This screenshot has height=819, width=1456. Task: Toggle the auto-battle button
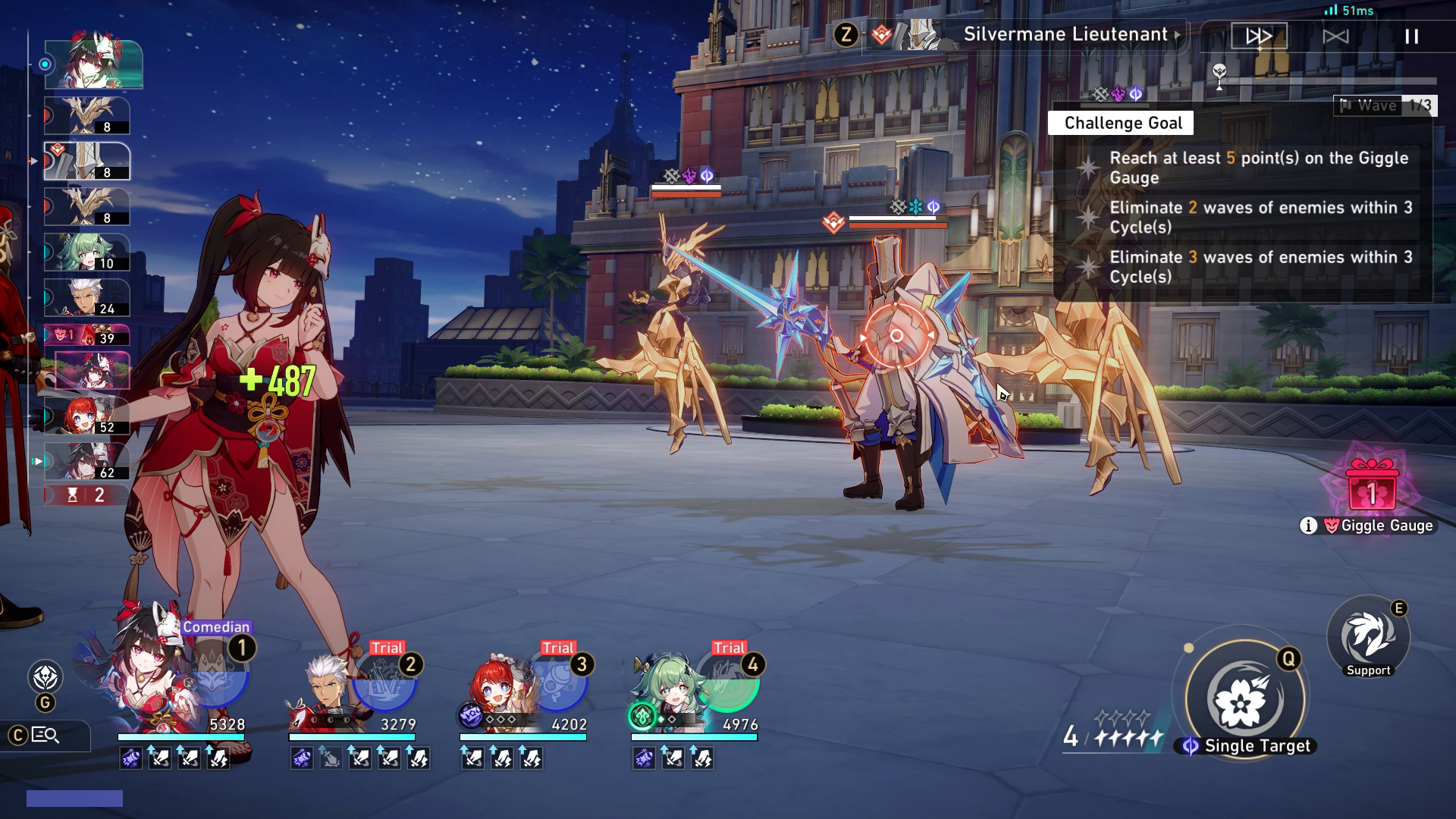tap(1335, 36)
